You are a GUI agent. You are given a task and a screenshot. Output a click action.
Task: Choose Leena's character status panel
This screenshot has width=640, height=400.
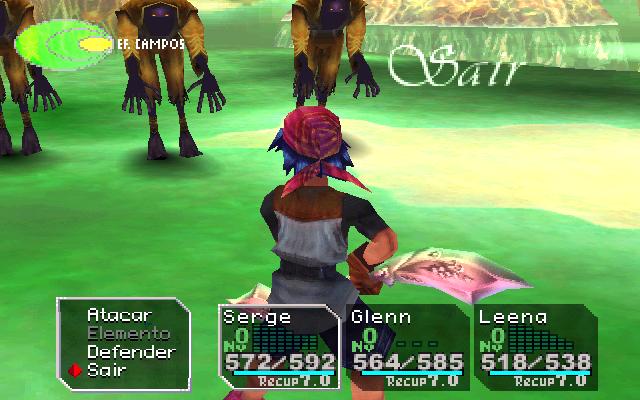(x=532, y=347)
